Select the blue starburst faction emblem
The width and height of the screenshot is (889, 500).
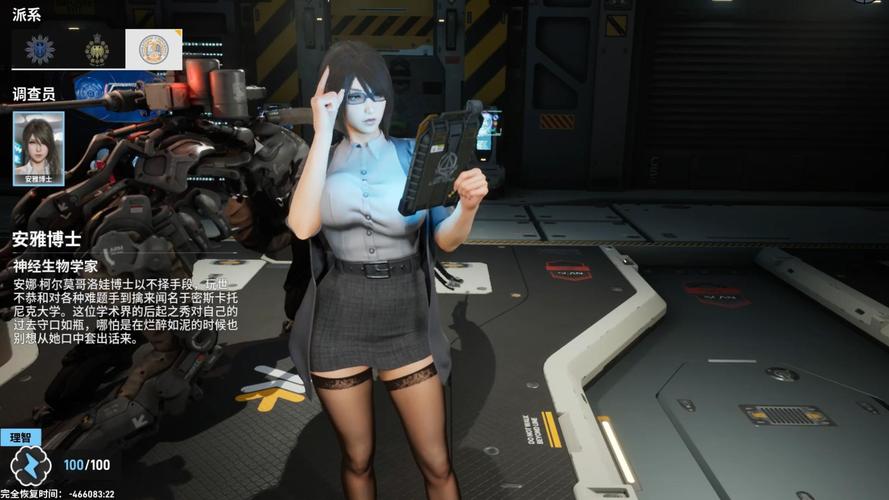click(40, 49)
